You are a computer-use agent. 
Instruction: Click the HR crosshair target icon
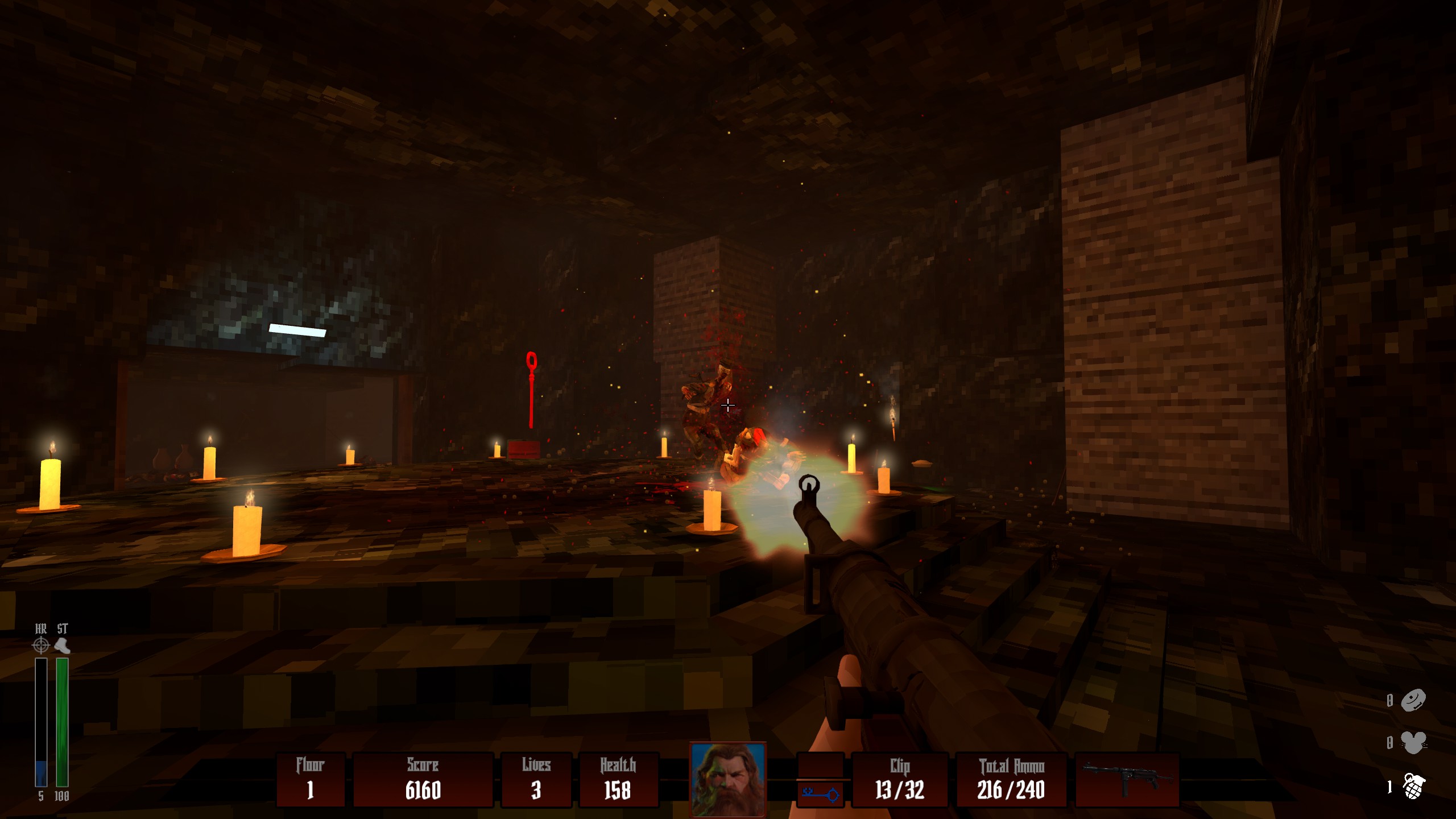41,646
